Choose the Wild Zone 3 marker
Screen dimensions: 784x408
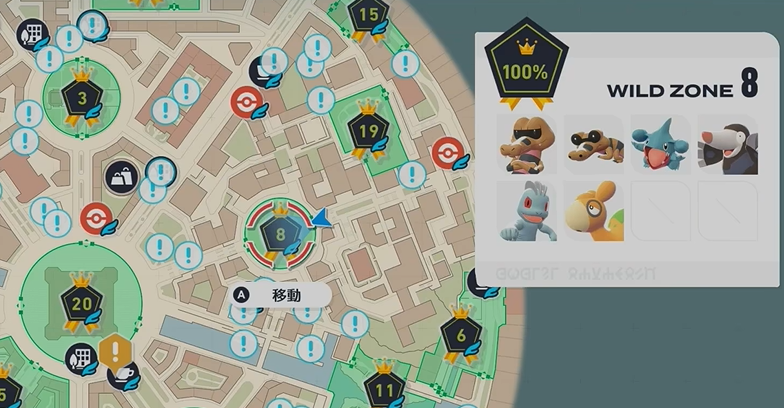point(80,99)
